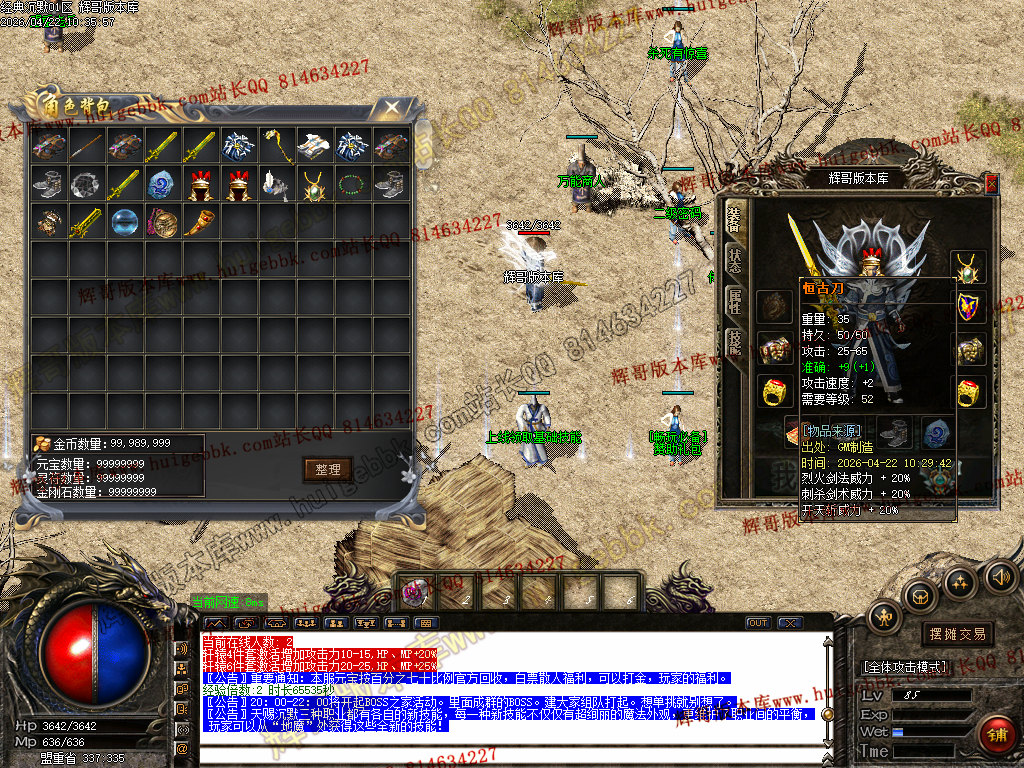The image size is (1024, 768).
Task: Open the 摆摊交易 stall trade button
Action: pos(957,634)
